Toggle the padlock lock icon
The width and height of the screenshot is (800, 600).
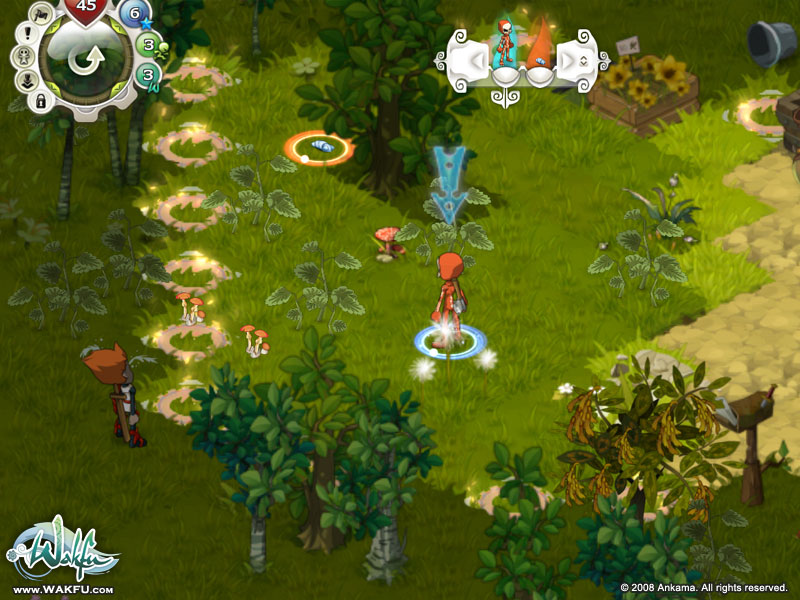pyautogui.click(x=42, y=101)
